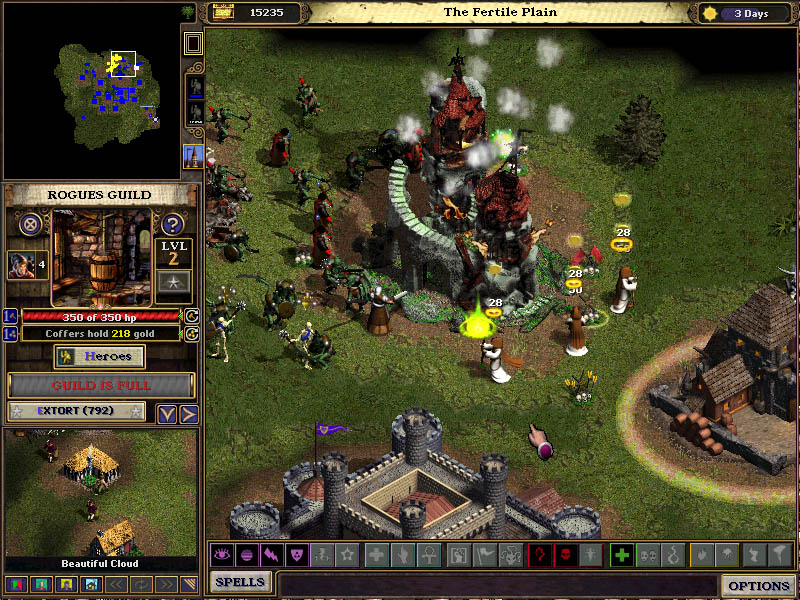The width and height of the screenshot is (800, 600).
Task: Open the Options menu
Action: pyautogui.click(x=758, y=586)
